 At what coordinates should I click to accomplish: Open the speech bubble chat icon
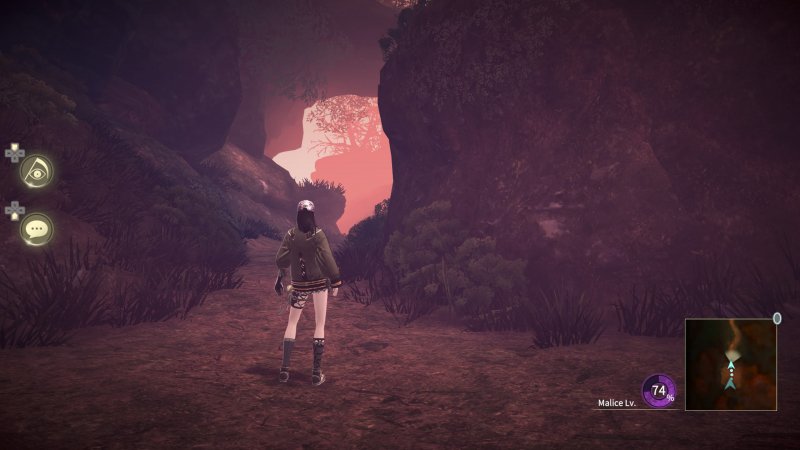pos(37,229)
